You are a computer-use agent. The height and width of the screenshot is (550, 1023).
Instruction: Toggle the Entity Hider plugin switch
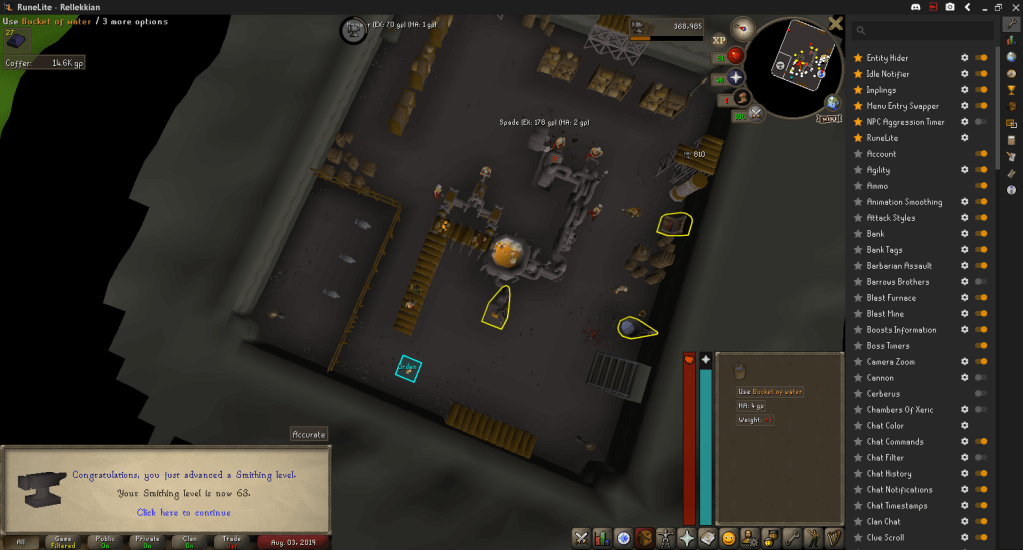(x=982, y=58)
